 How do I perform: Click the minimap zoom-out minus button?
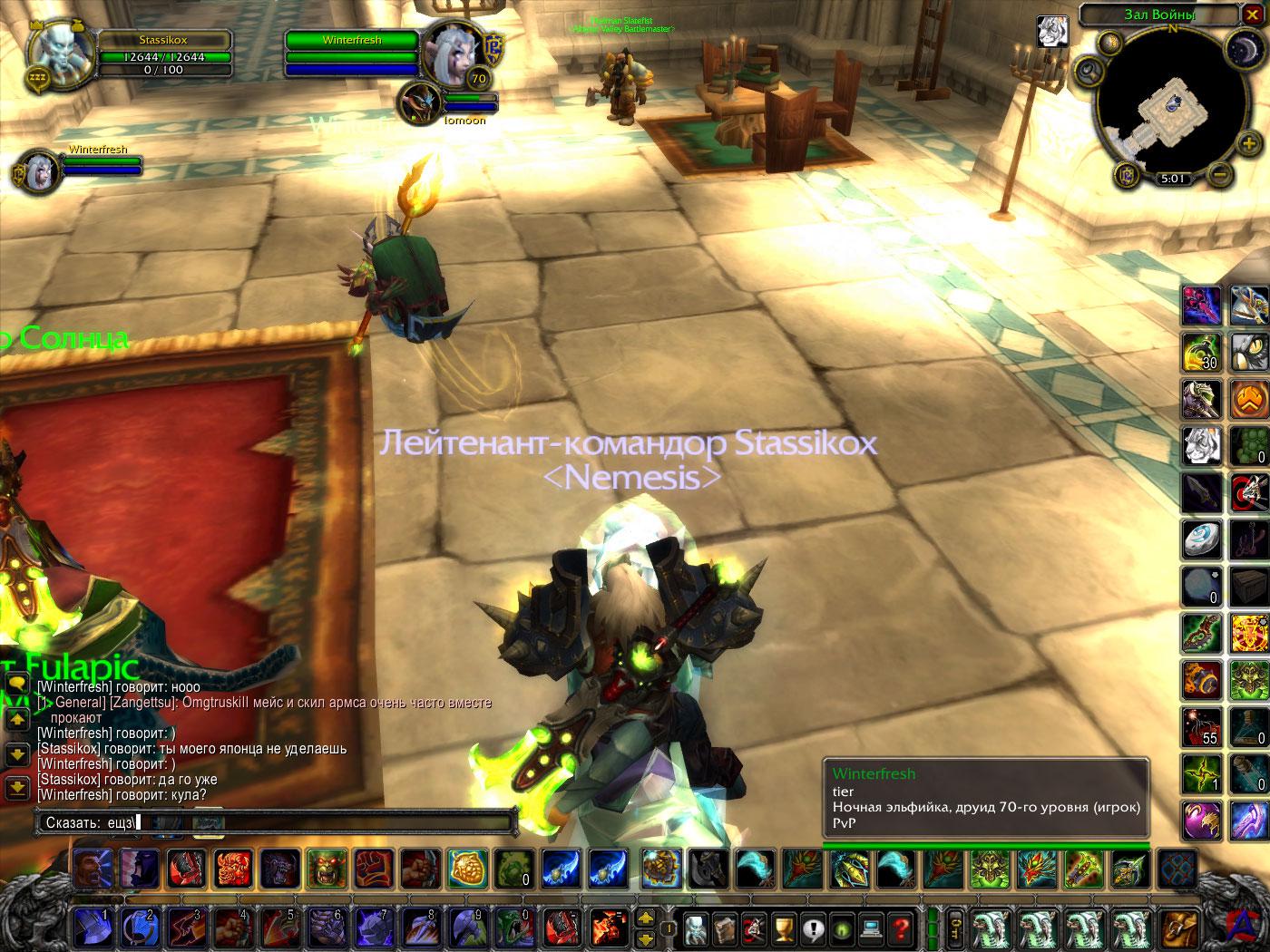point(1221,173)
